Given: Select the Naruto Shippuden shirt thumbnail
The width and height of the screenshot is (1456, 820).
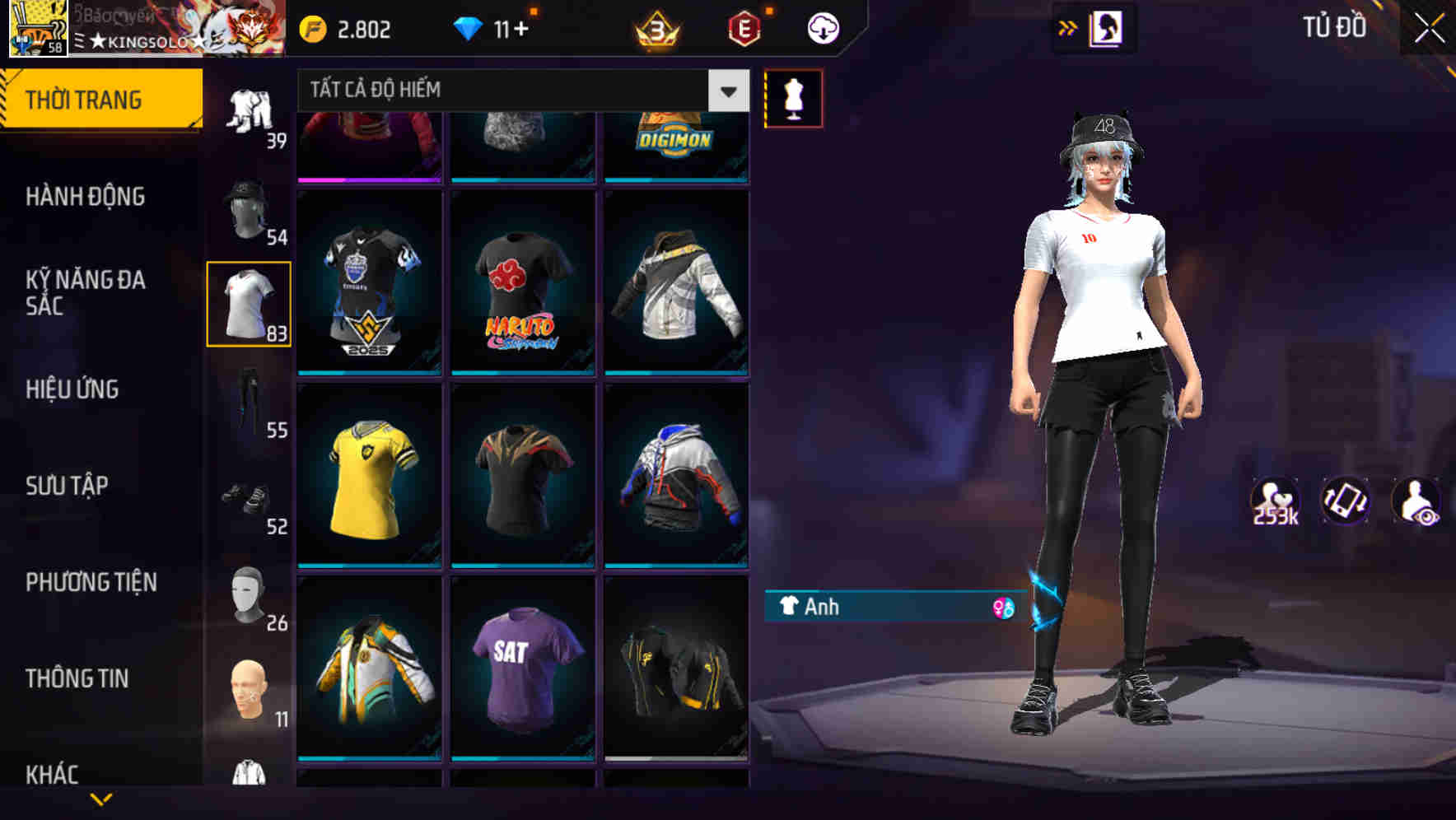Looking at the screenshot, I should click(x=523, y=284).
